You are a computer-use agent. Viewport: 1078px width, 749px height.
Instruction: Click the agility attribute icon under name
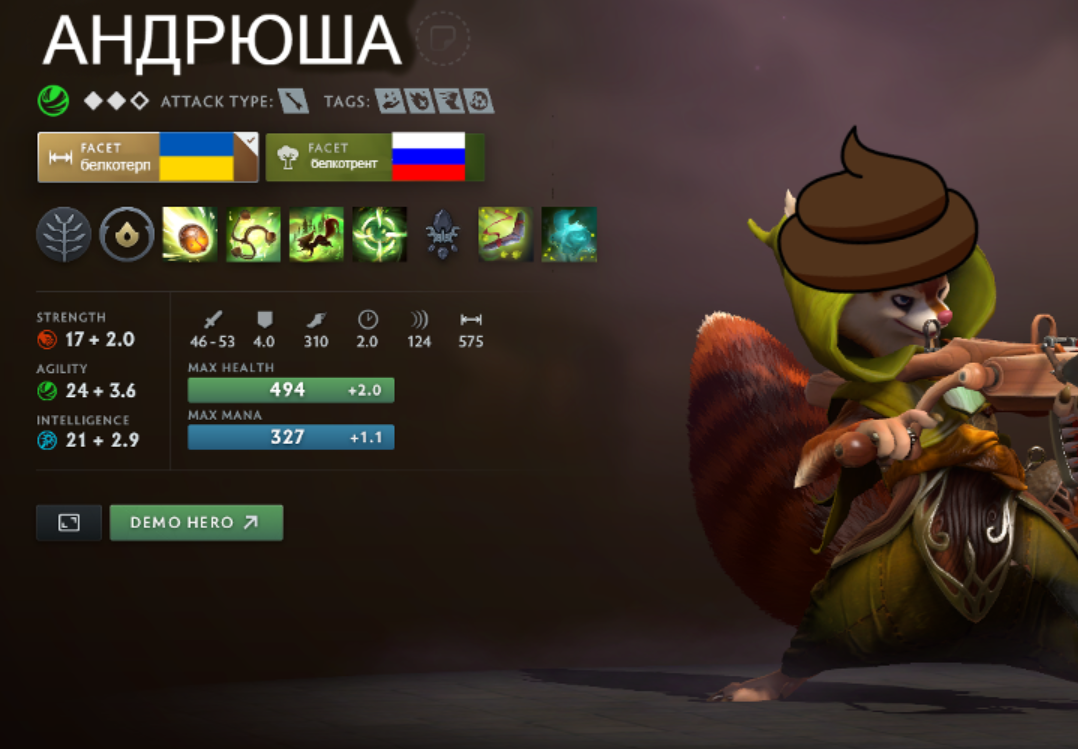coord(53,101)
